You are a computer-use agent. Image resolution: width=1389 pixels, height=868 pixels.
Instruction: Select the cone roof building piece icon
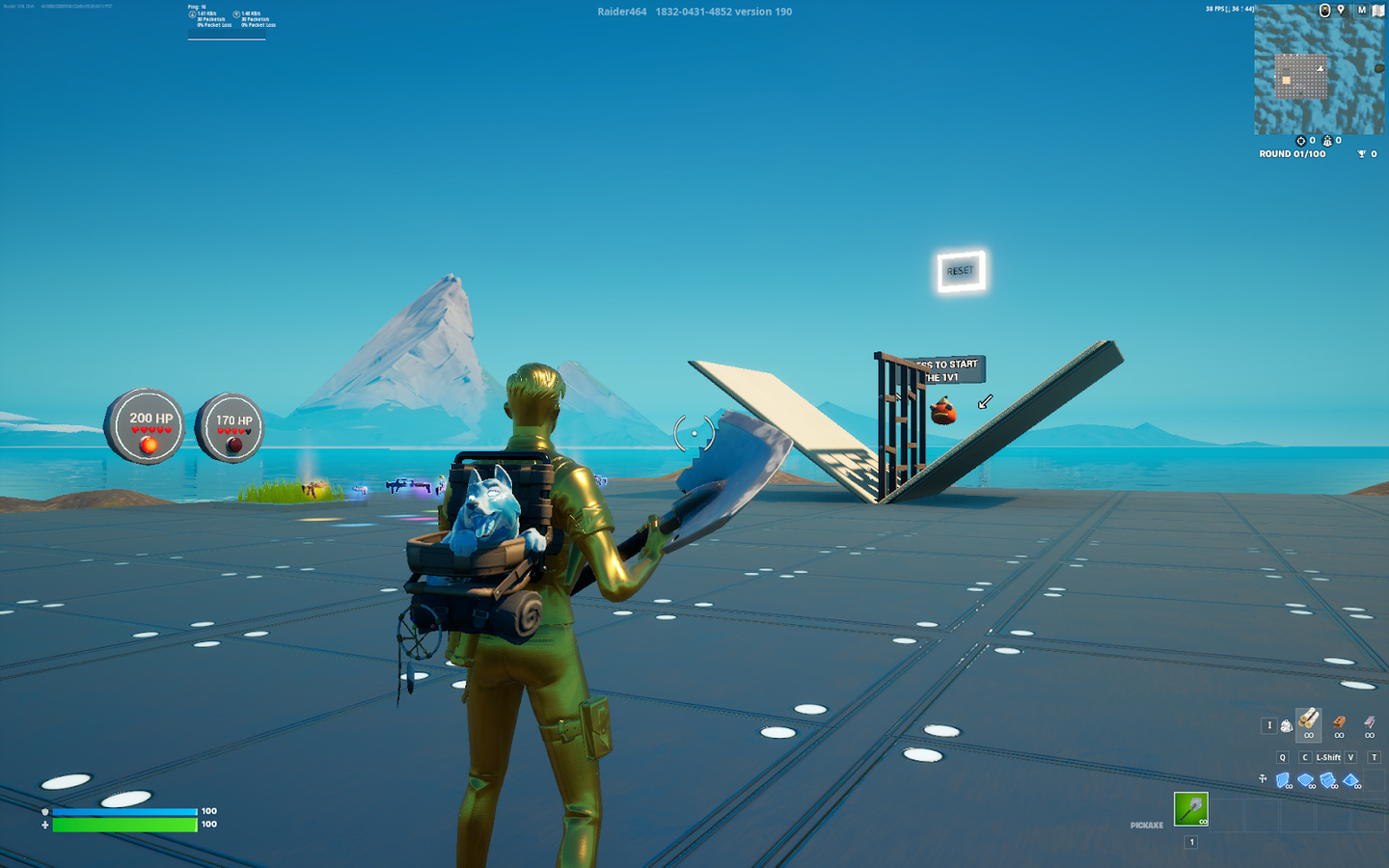1350,779
